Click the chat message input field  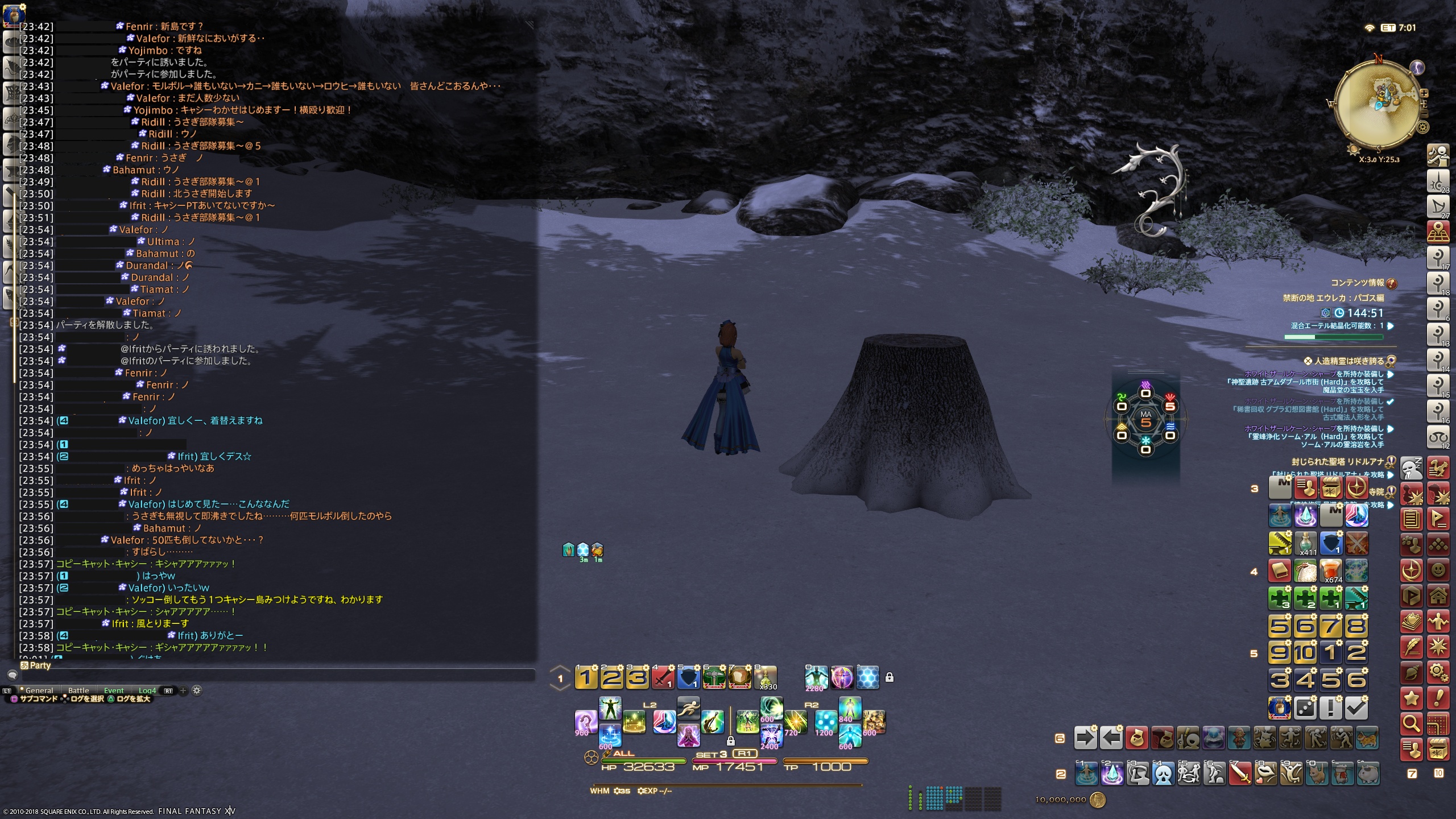point(273,675)
